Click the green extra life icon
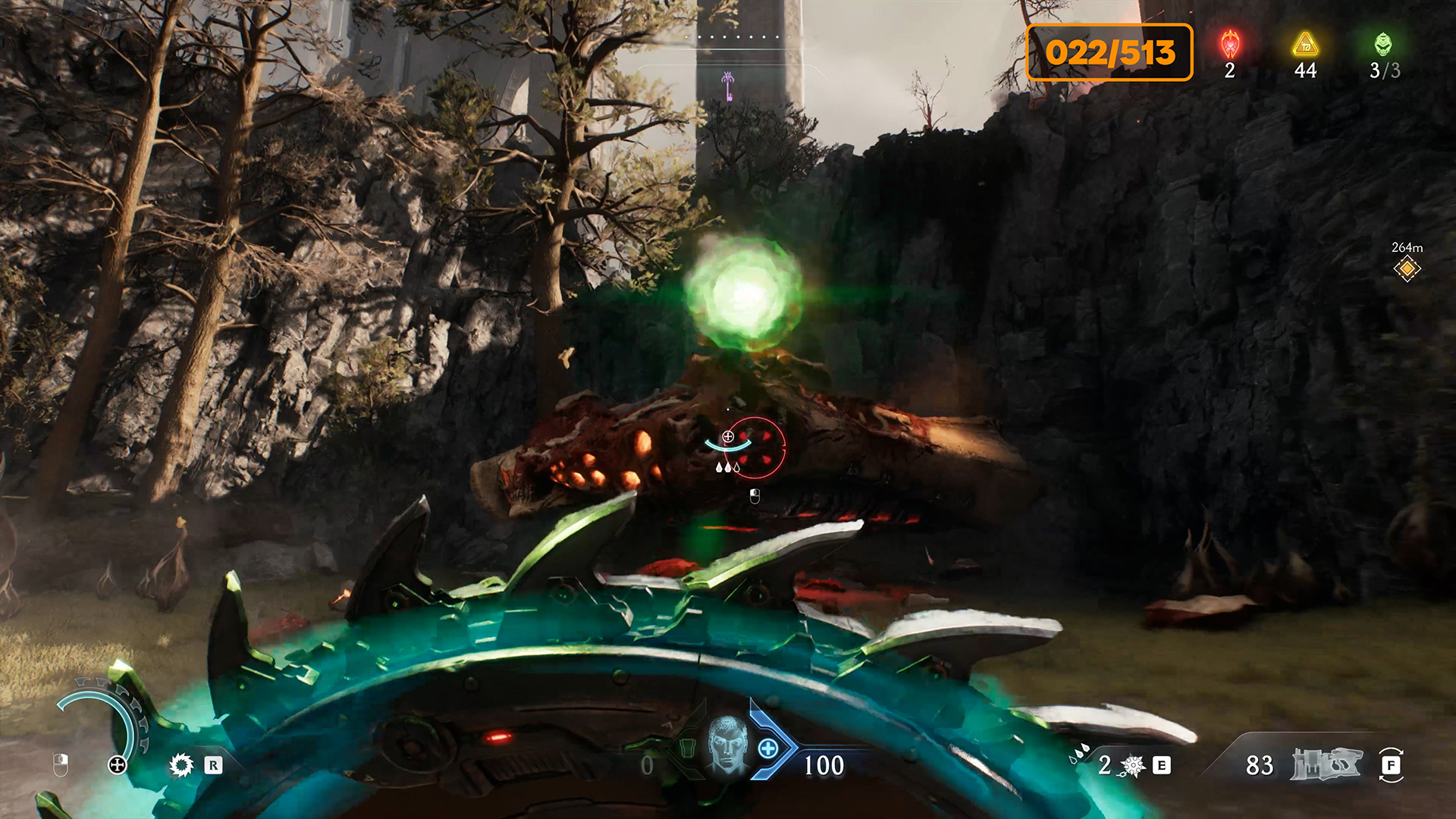1456x819 pixels. tap(1383, 45)
